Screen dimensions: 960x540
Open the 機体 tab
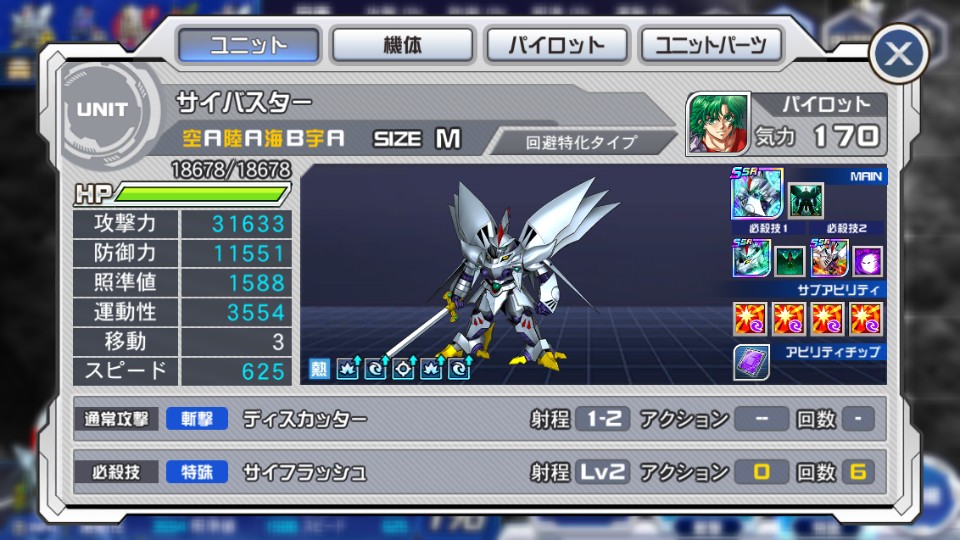click(x=402, y=45)
